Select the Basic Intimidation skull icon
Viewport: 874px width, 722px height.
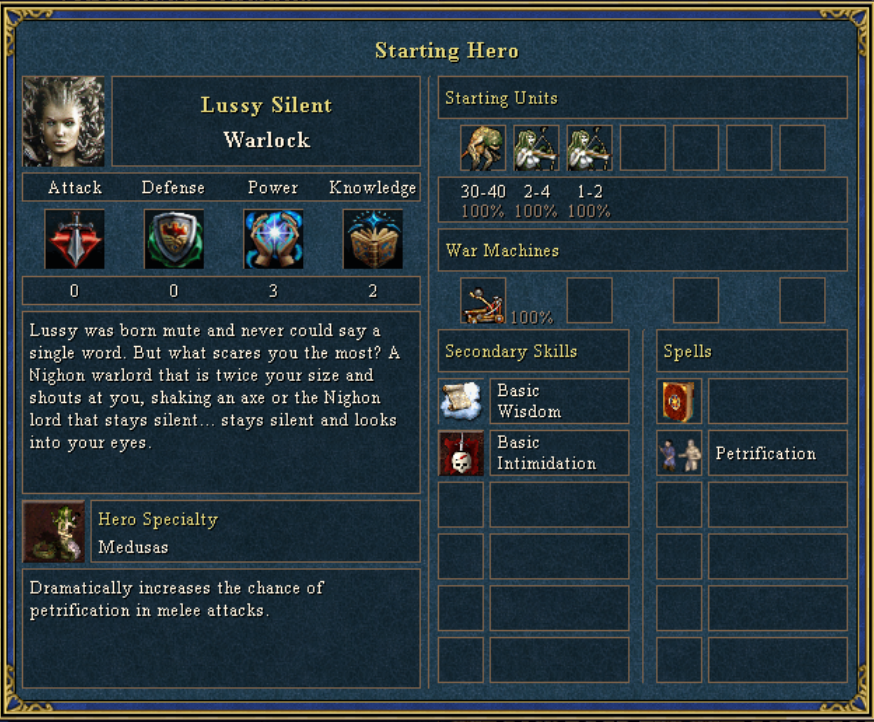(461, 453)
